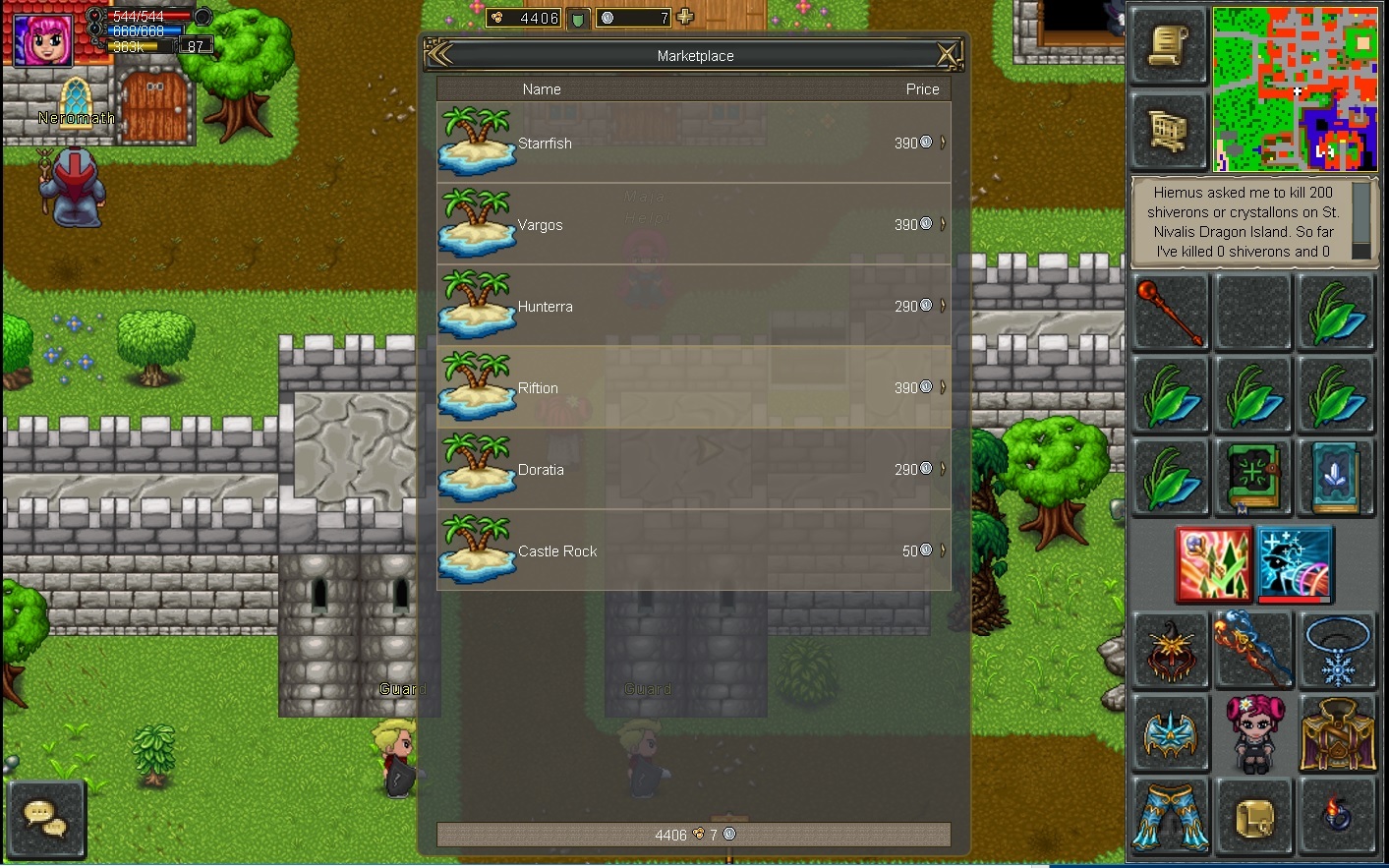
Task: Open the green spellbook item
Action: point(1252,477)
